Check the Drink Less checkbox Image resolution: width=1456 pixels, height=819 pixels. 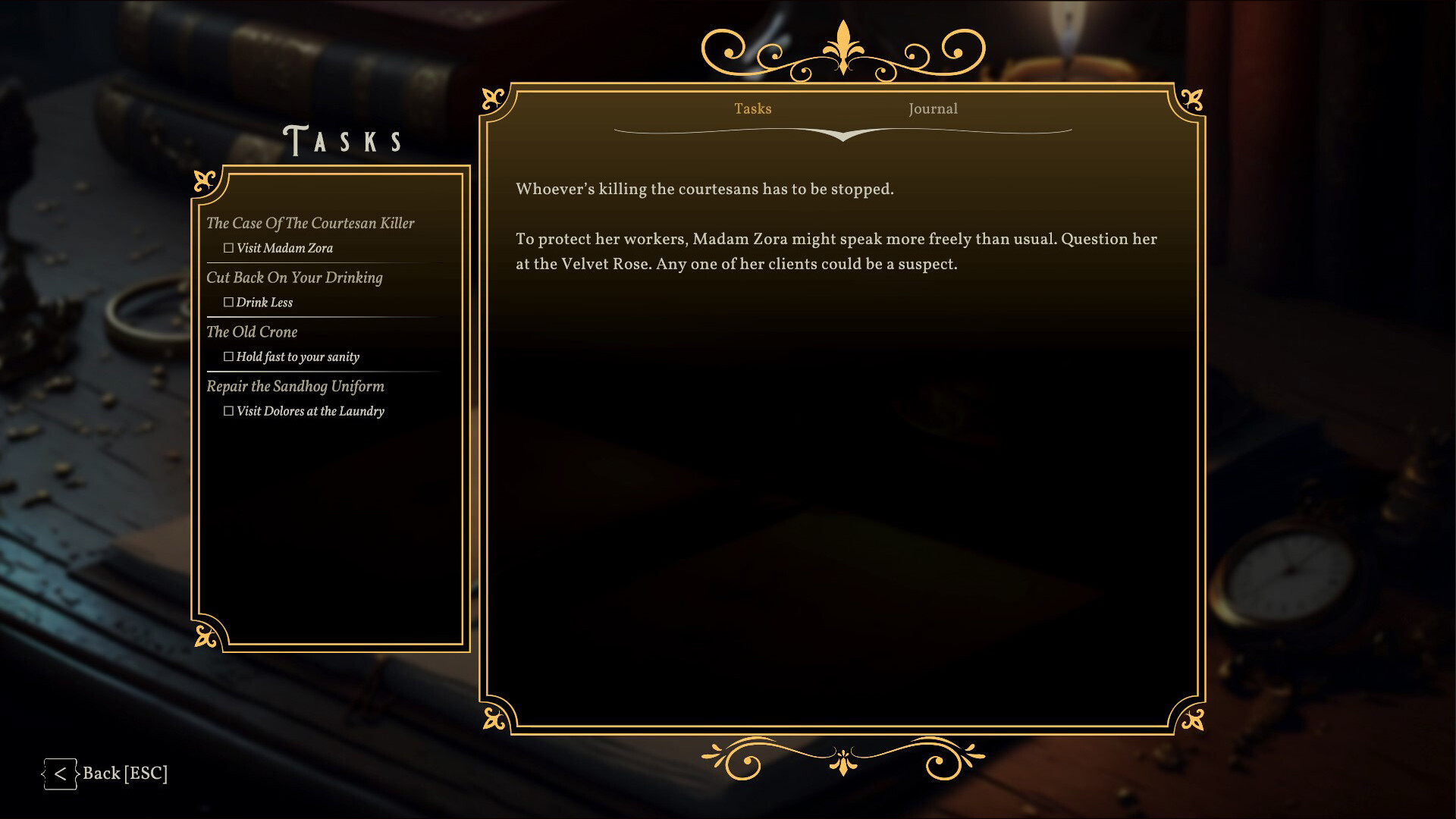pyautogui.click(x=228, y=302)
